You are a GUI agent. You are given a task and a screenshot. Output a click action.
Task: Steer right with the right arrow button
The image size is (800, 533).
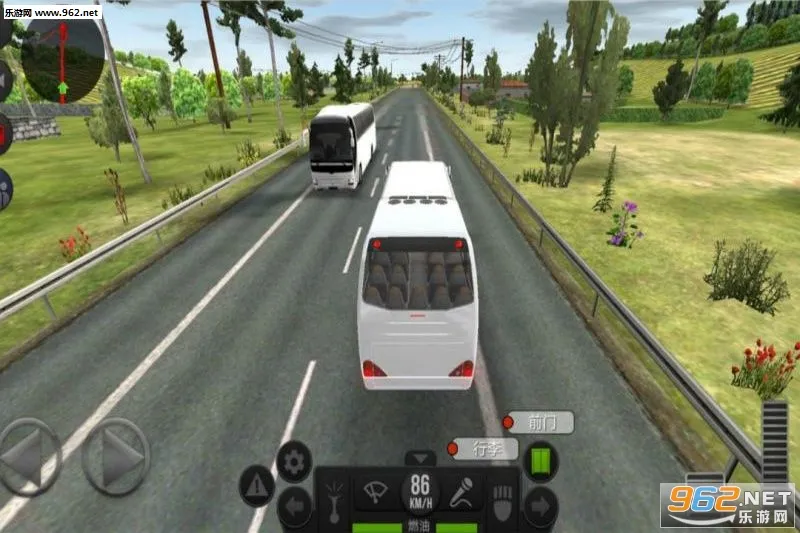116,457
